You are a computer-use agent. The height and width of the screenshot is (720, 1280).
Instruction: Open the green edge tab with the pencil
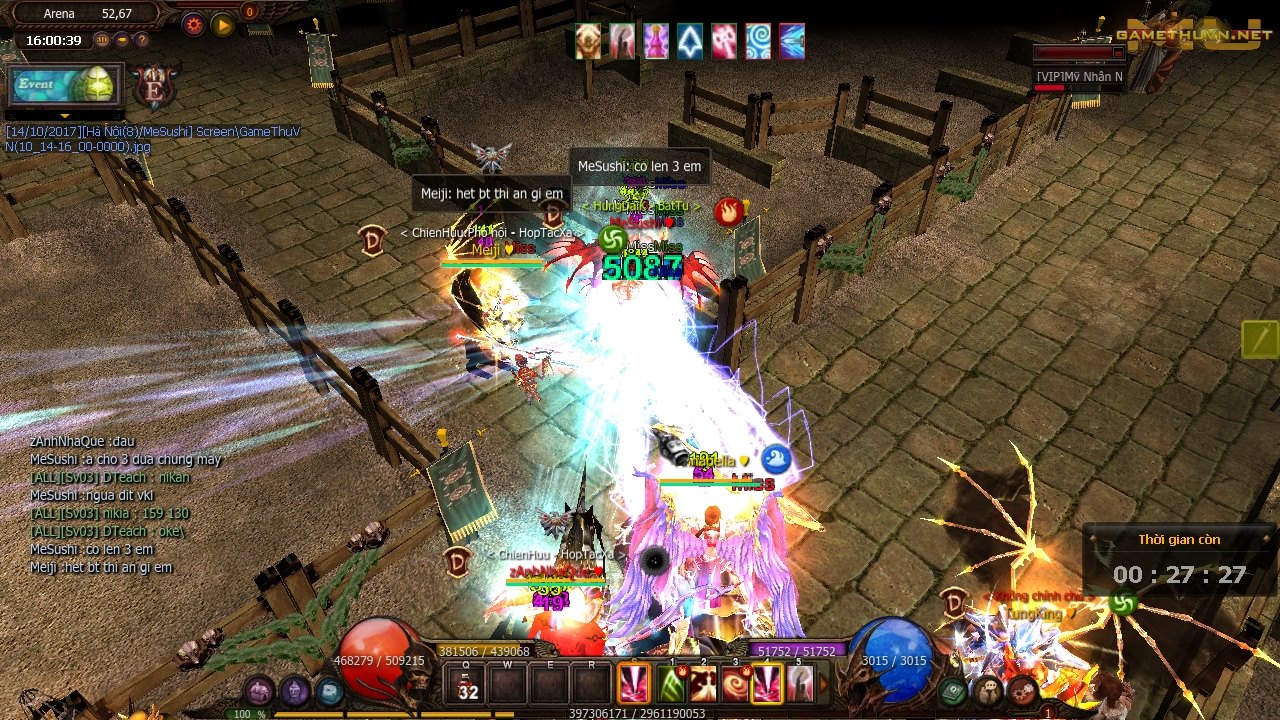pyautogui.click(x=1260, y=340)
